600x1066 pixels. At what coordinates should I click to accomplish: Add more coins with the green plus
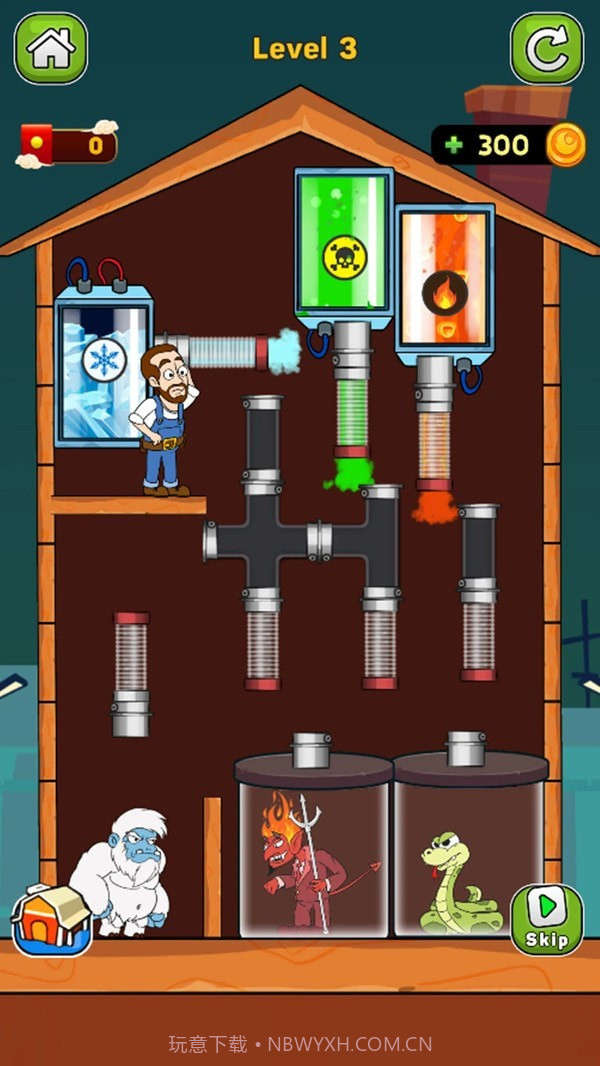tap(455, 146)
